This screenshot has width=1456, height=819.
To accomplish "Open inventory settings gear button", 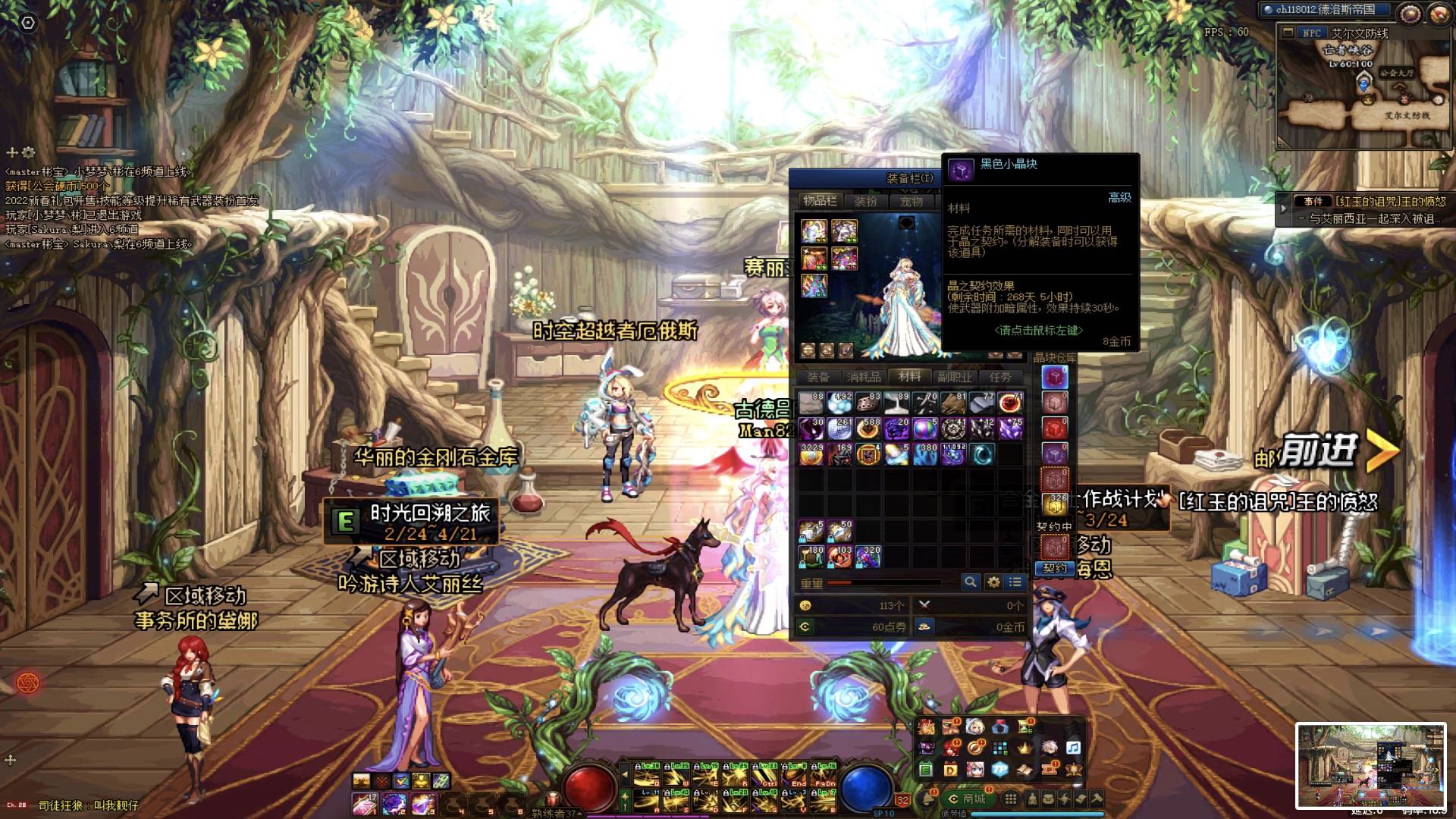I will tap(993, 582).
